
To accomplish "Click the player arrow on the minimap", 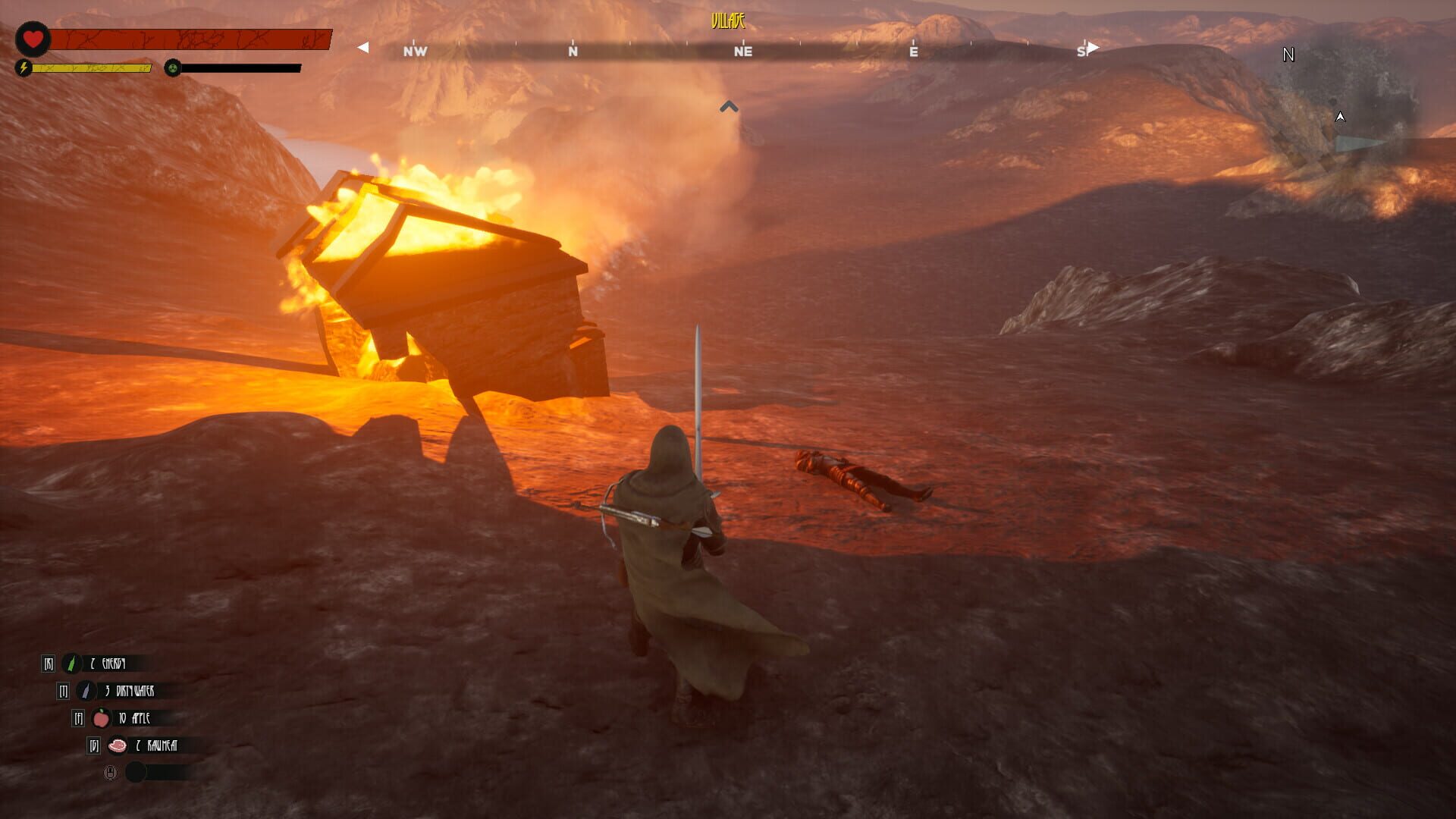I will coord(1339,117).
